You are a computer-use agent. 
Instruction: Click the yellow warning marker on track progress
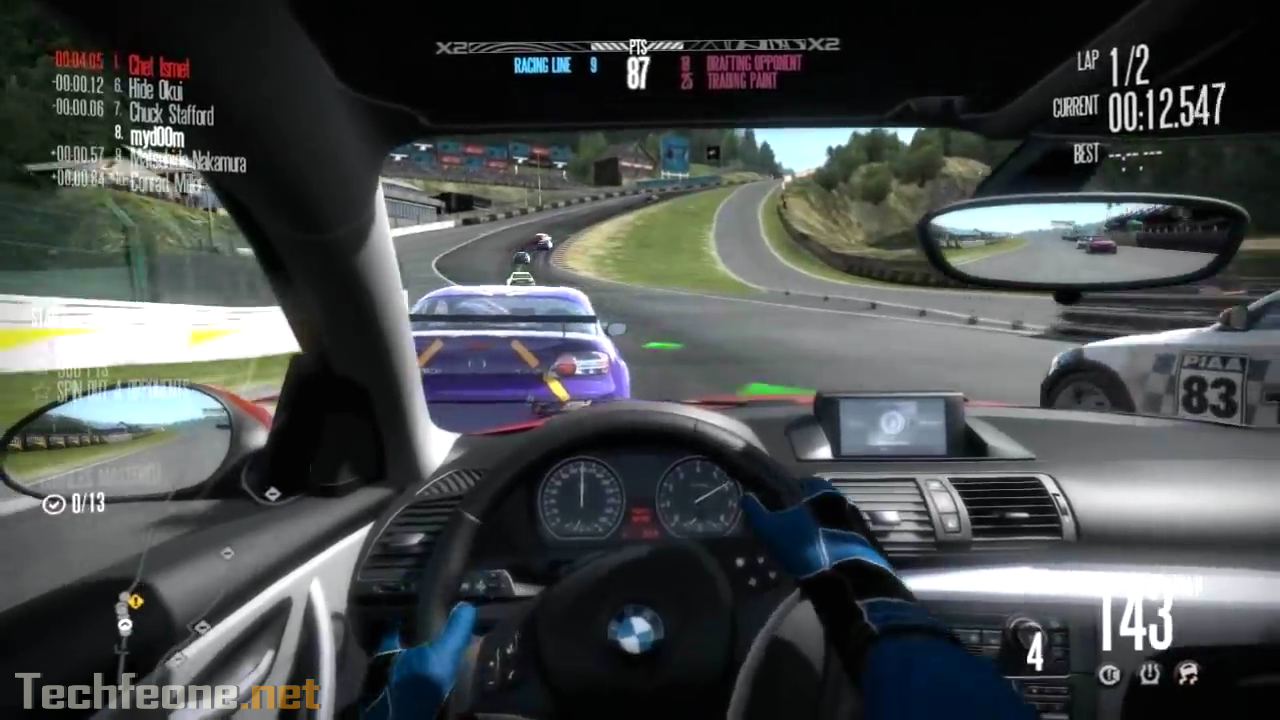coord(136,601)
